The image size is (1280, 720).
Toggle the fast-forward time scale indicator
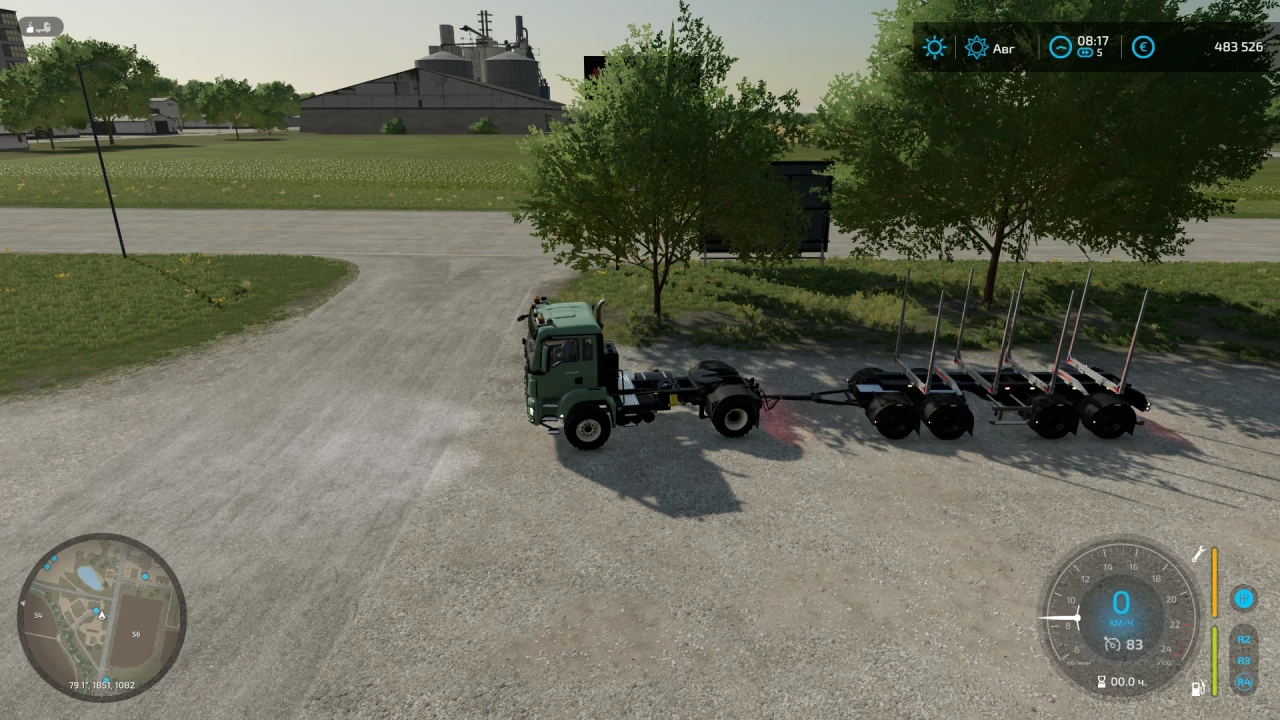(x=1085, y=52)
